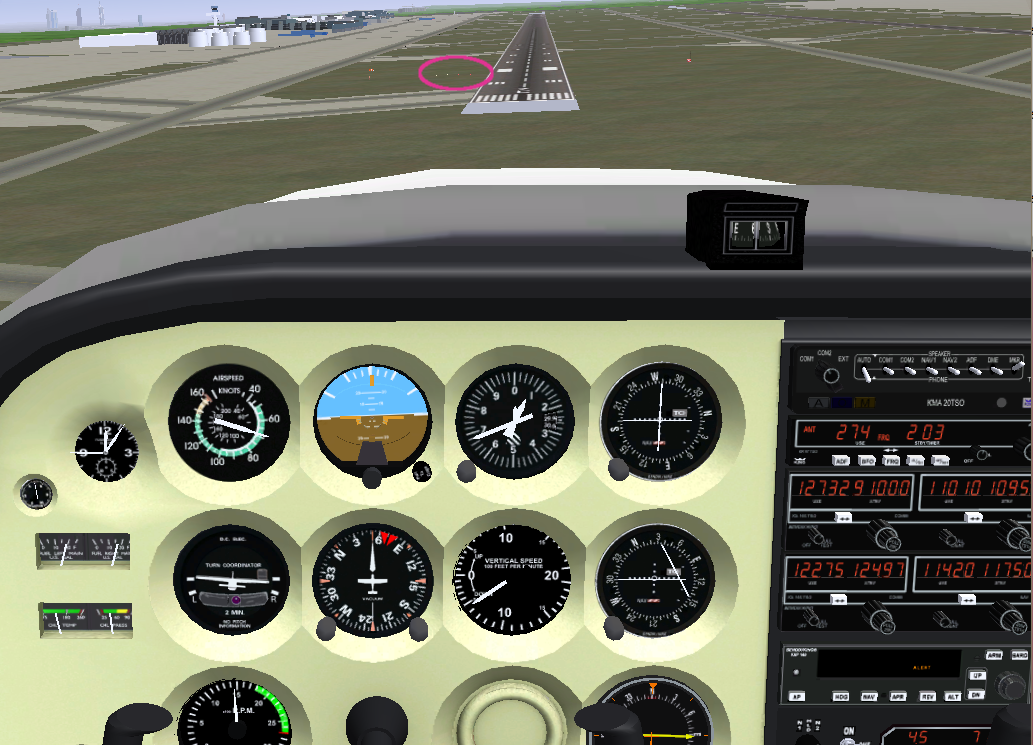
Task: Engage the AP autopilot button
Action: (x=797, y=696)
